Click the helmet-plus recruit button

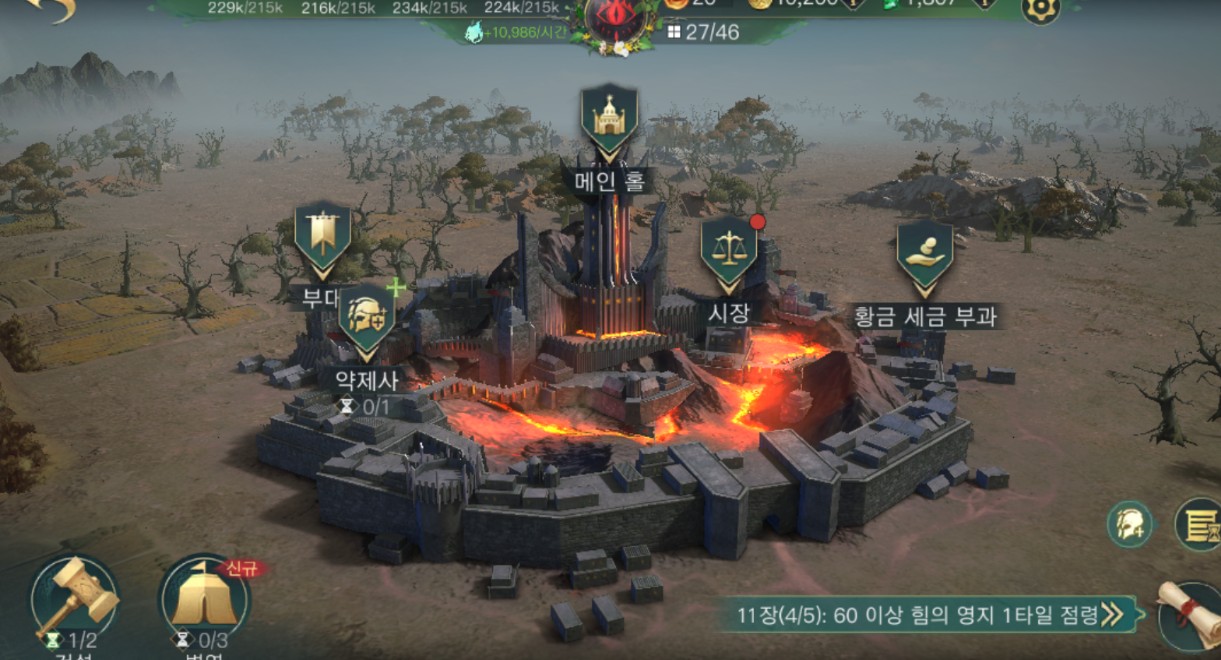click(x=1130, y=524)
